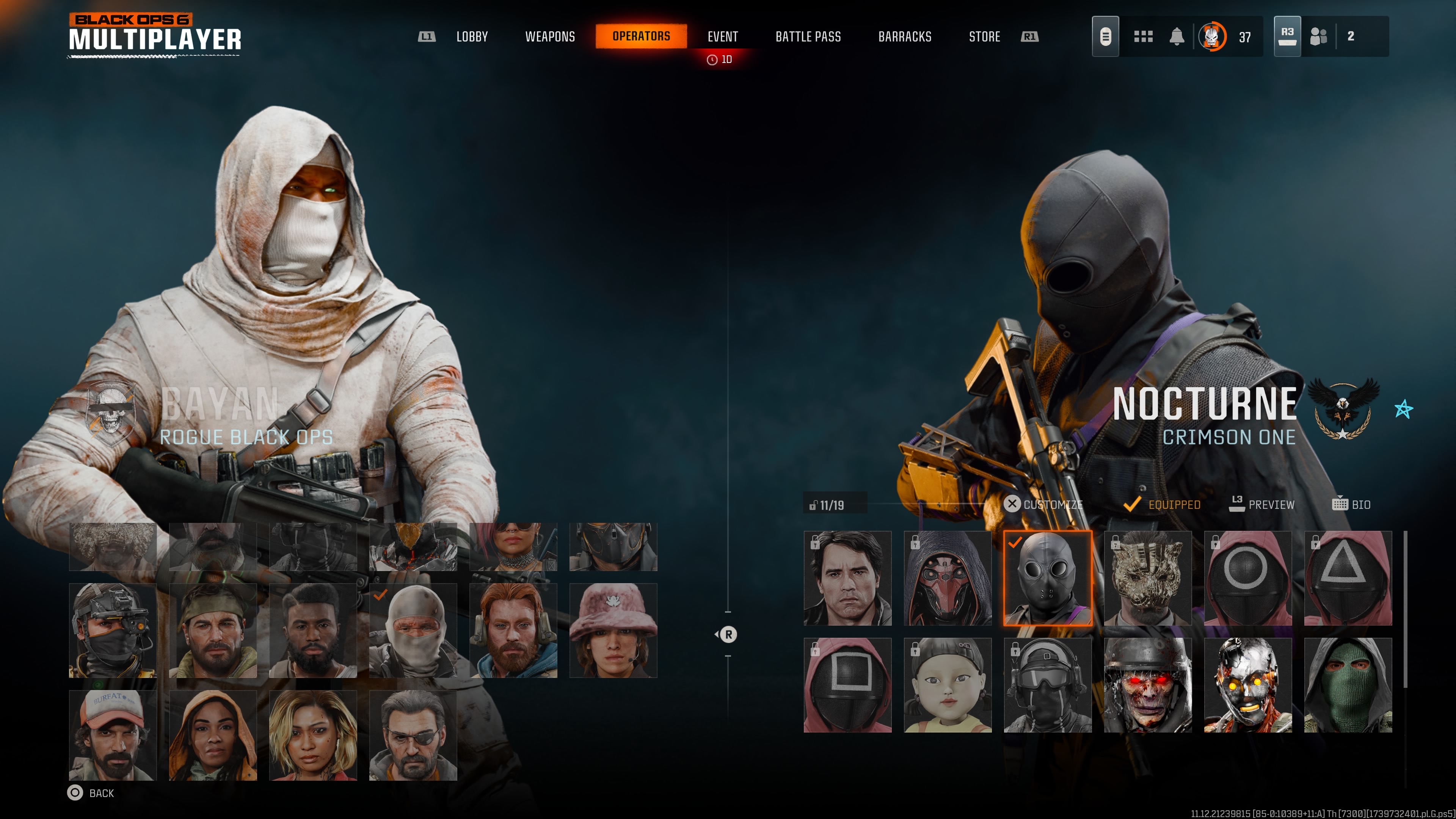
Task: Select the Squid Game circle mask operator
Action: [x=1247, y=577]
